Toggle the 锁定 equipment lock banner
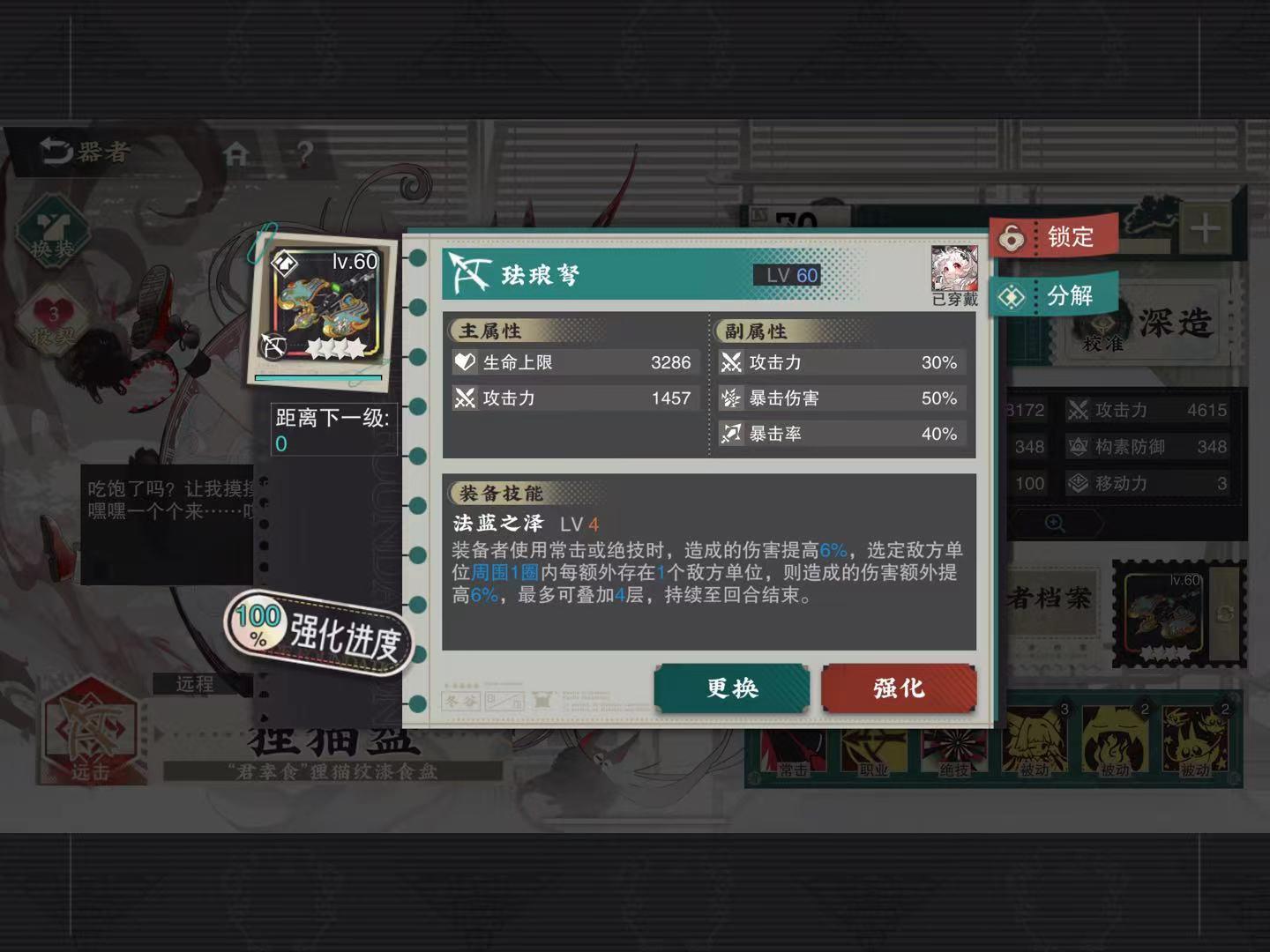Screen dimensions: 1270x952 1057,236
